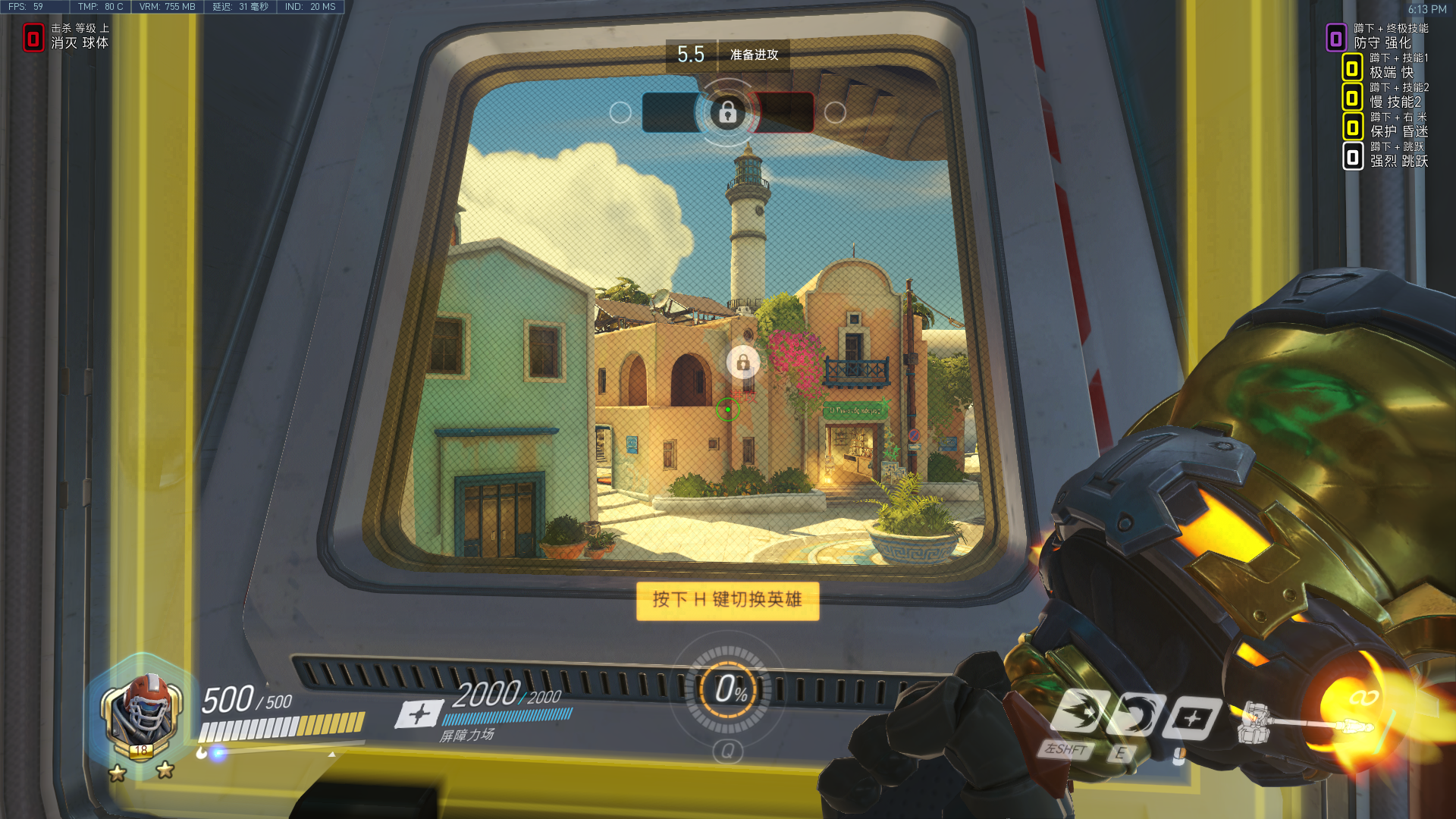
Task: Select the Reinhardt hero portrait
Action: coord(142,713)
